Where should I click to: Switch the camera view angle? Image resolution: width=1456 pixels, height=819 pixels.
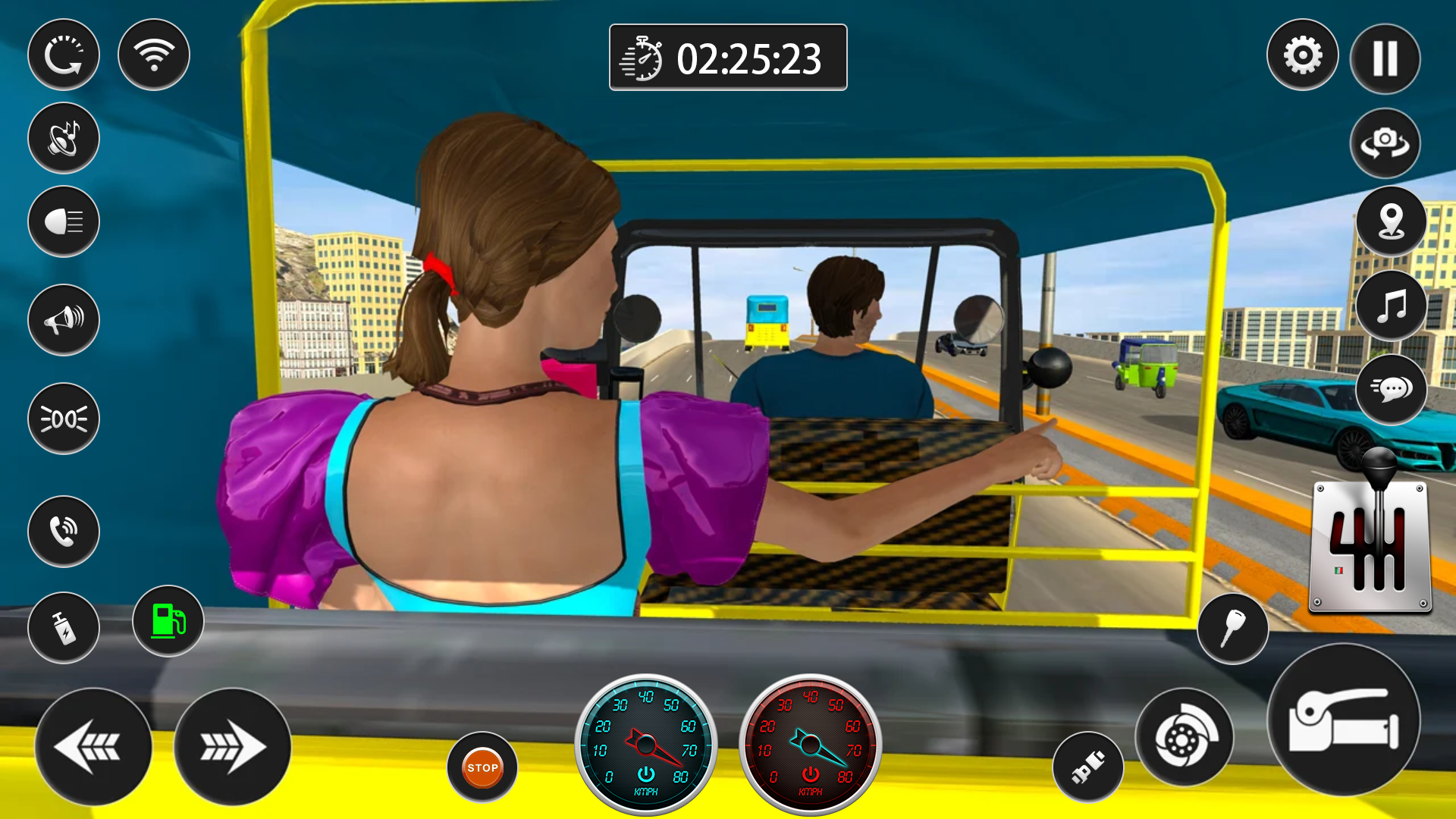(x=1385, y=143)
